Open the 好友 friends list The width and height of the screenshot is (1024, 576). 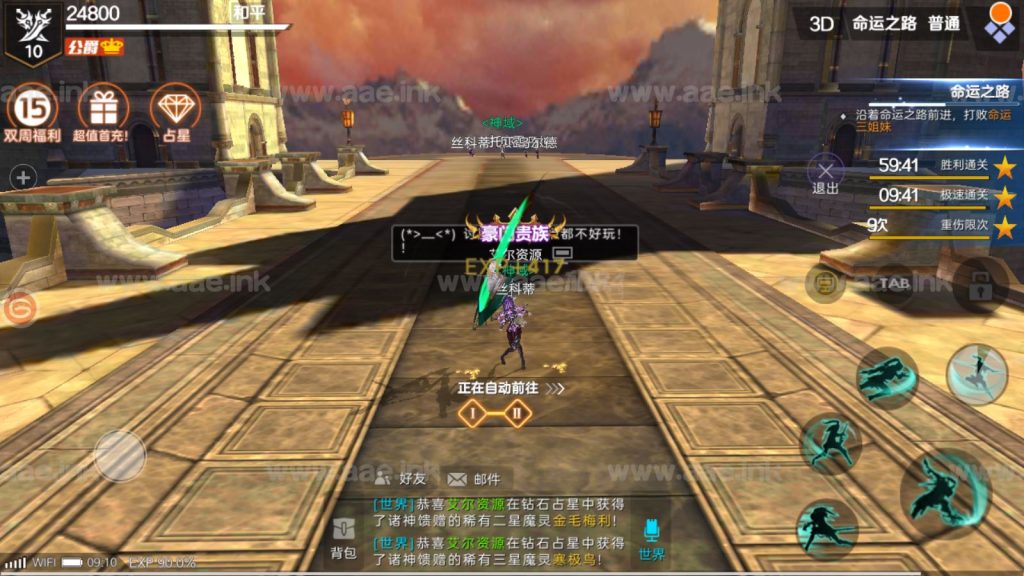(401, 479)
